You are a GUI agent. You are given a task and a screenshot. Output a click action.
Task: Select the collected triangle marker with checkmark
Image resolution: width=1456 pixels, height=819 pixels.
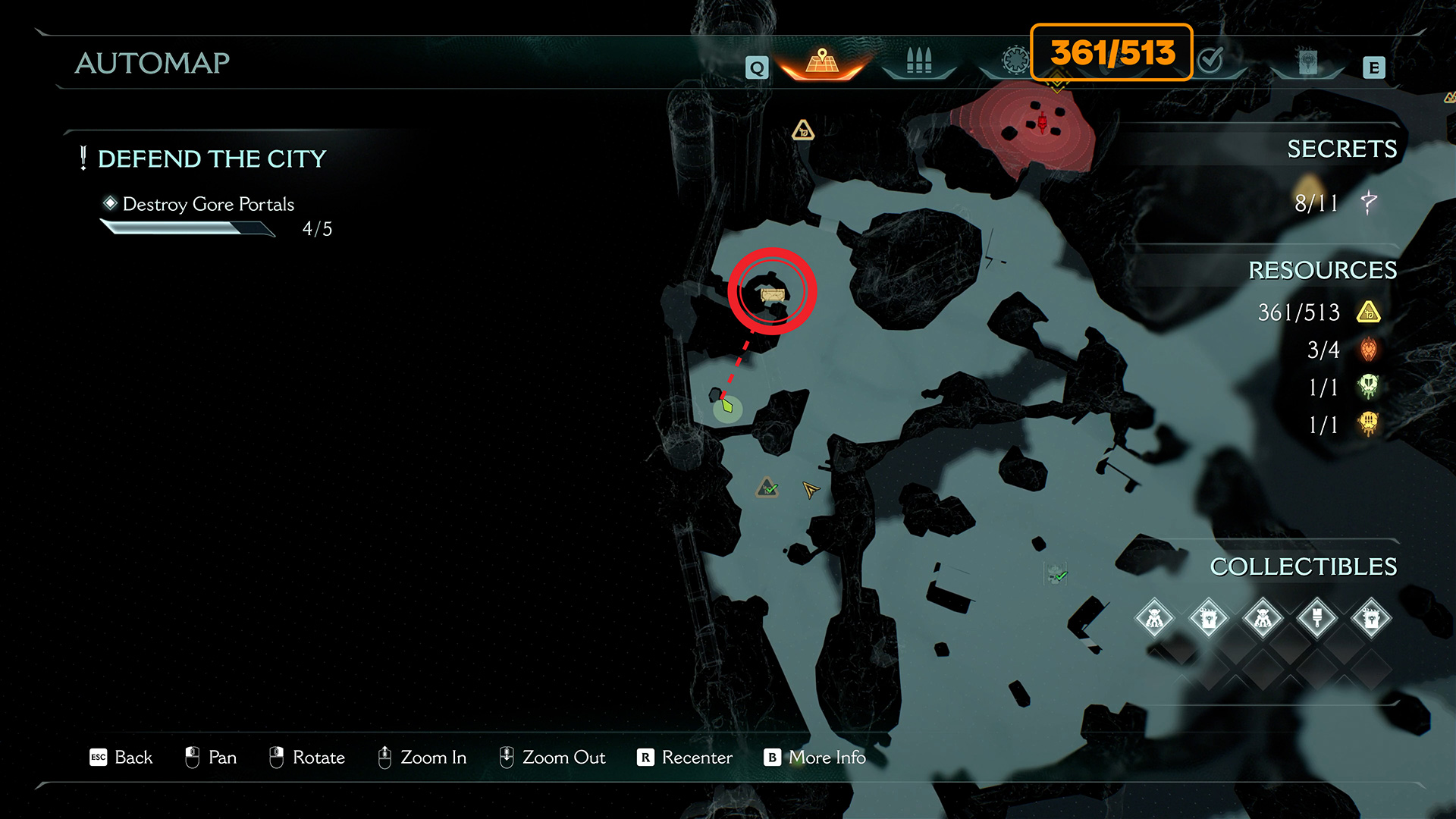click(767, 488)
